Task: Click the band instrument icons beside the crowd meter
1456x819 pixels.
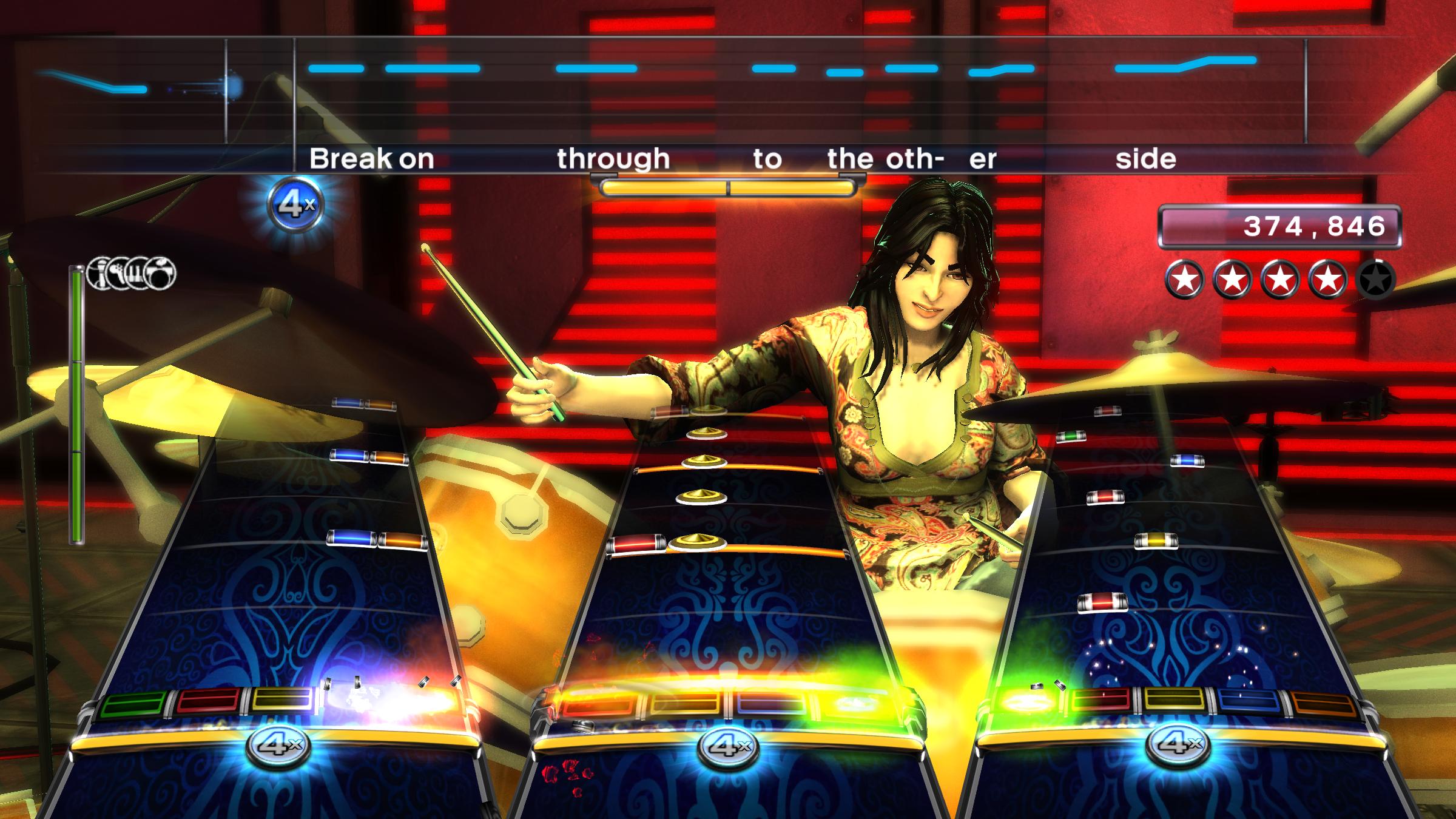Action: tap(131, 273)
